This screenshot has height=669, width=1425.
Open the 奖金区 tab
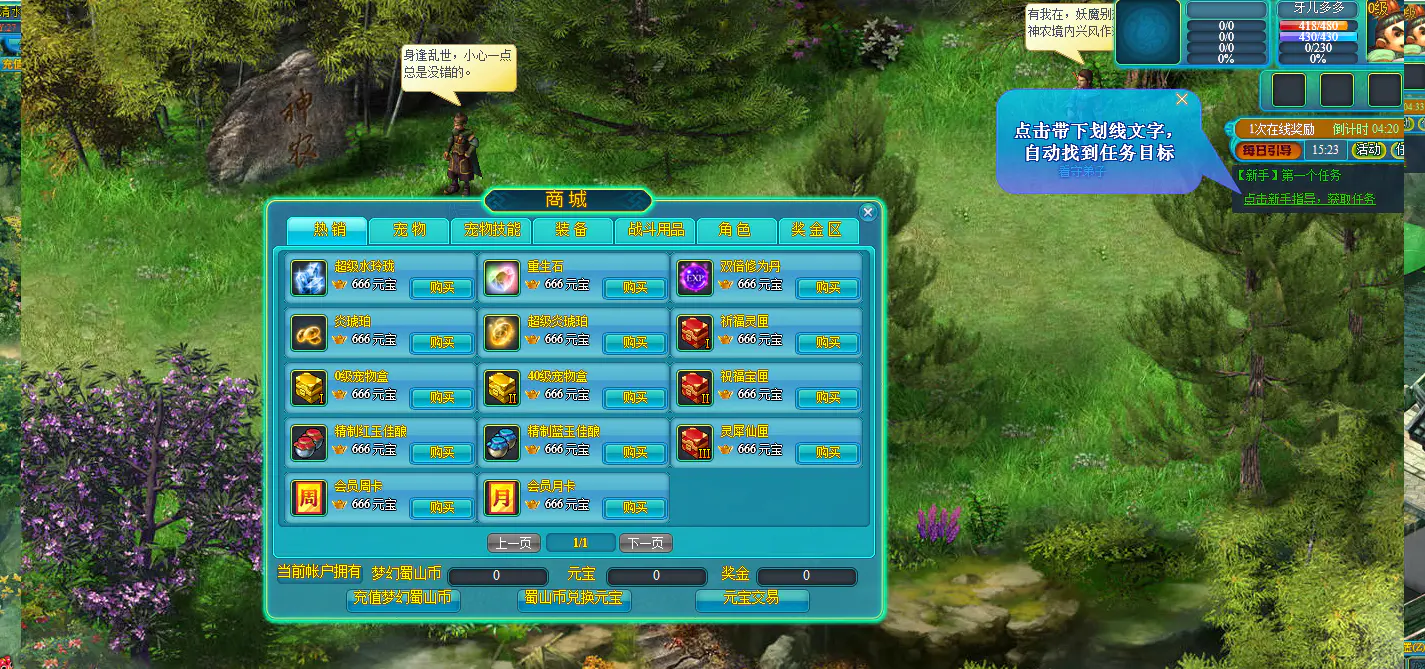(x=818, y=230)
